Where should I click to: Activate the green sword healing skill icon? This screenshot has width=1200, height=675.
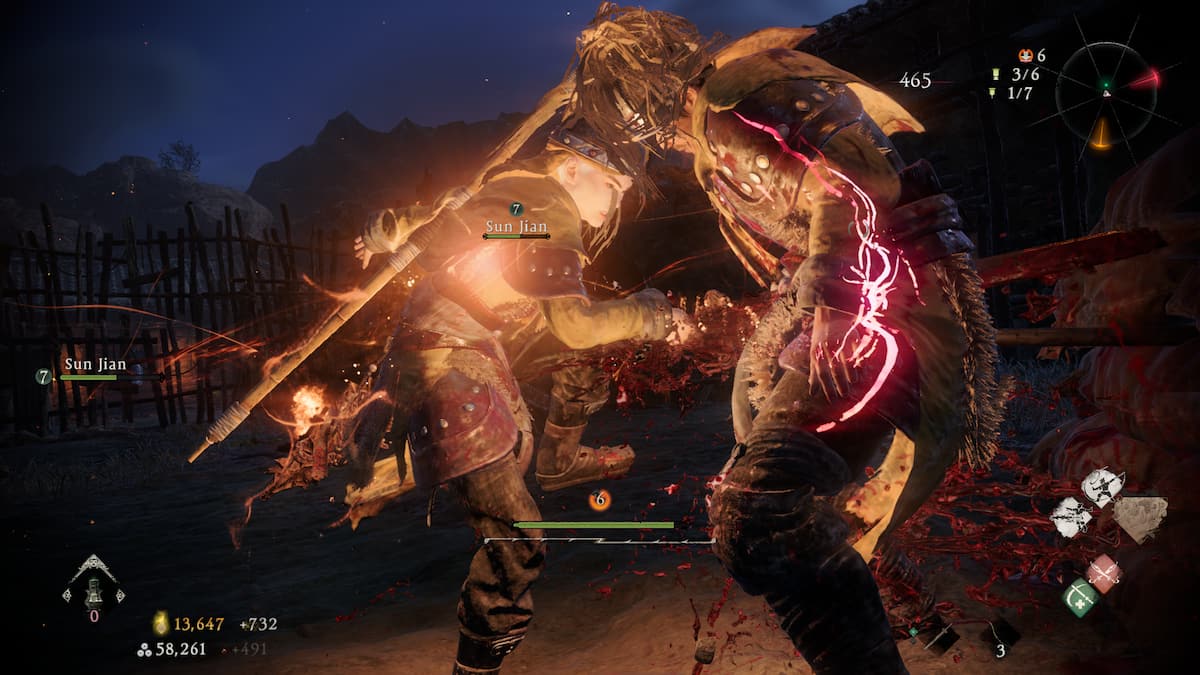[1080, 597]
